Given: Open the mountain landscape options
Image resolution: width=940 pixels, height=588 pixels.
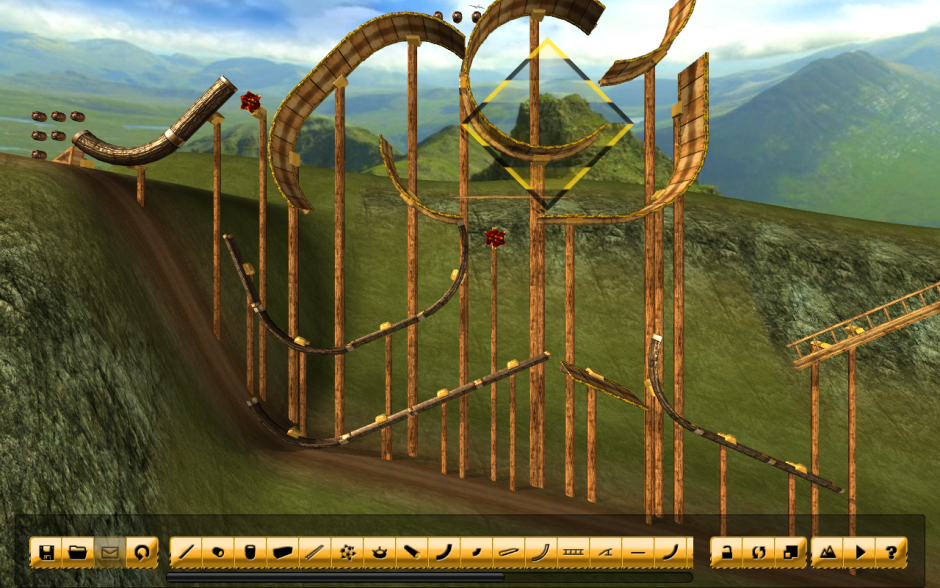Looking at the screenshot, I should 828,551.
